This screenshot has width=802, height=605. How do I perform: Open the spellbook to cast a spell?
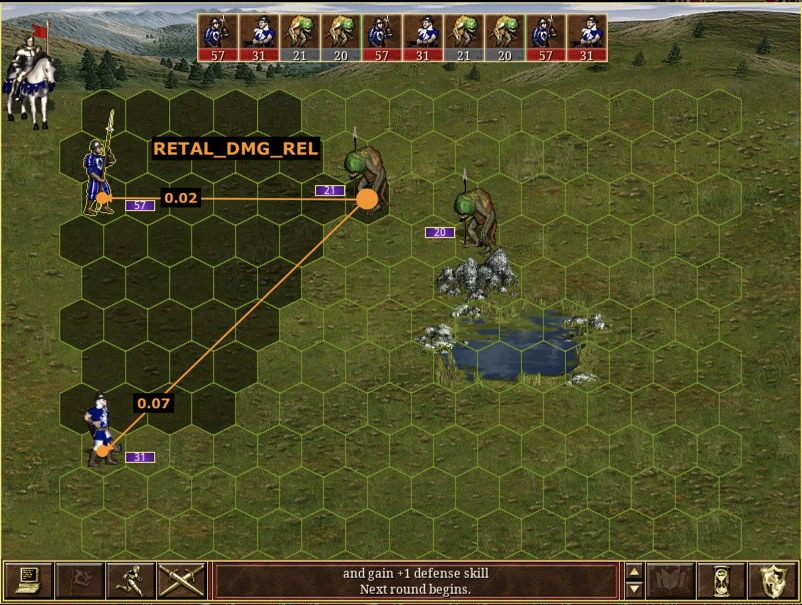pyautogui.click(x=670, y=580)
